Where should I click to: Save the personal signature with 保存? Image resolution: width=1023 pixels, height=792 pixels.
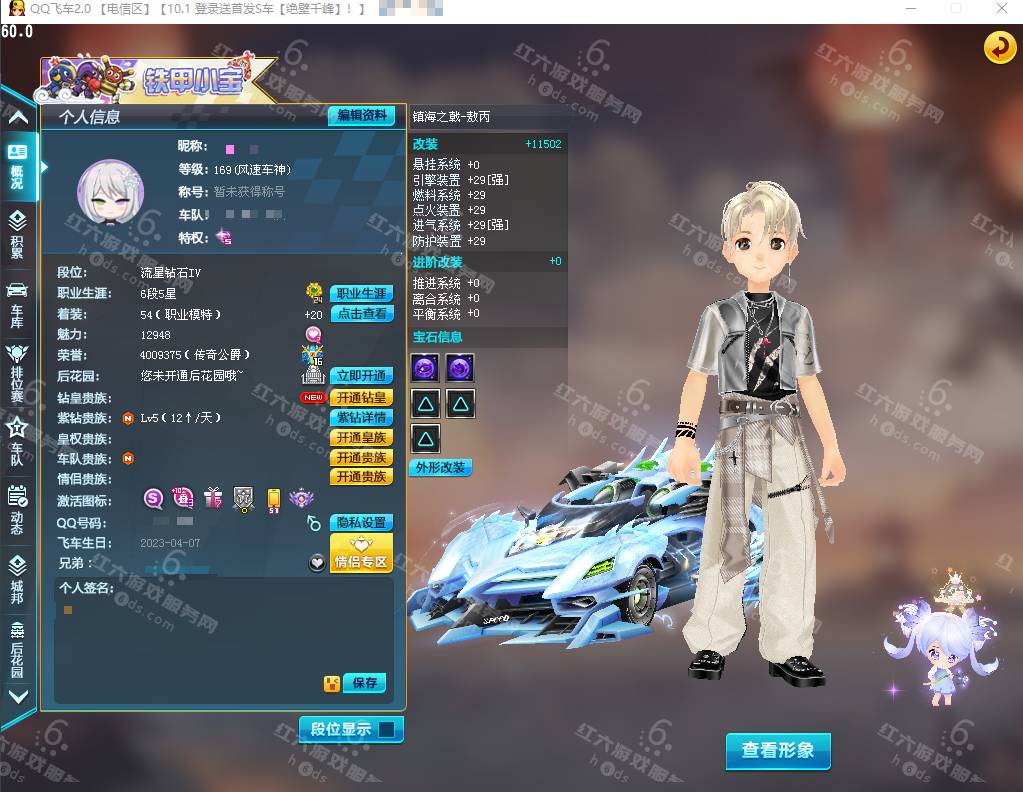click(364, 683)
